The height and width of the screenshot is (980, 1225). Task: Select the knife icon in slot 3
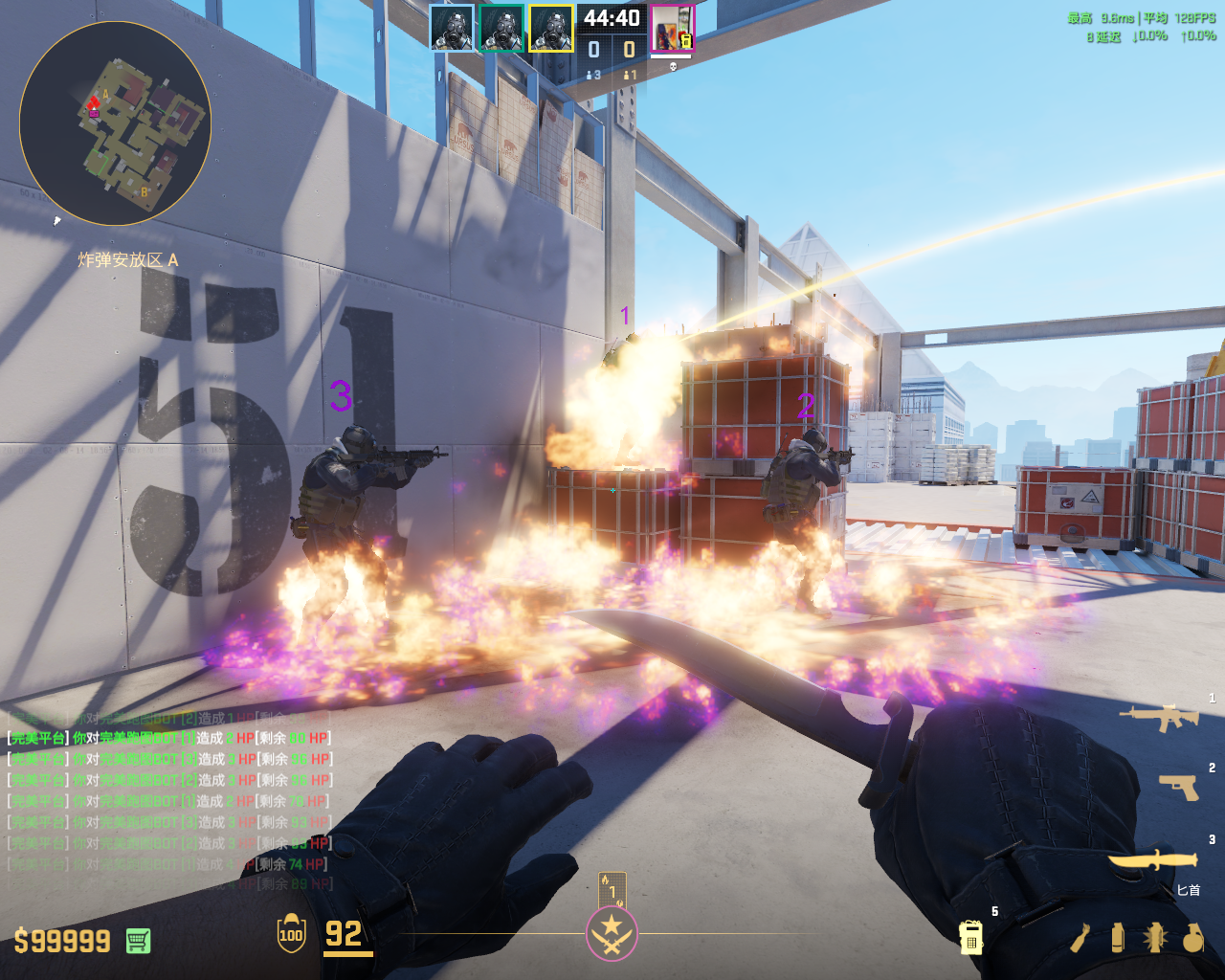pos(1154,860)
